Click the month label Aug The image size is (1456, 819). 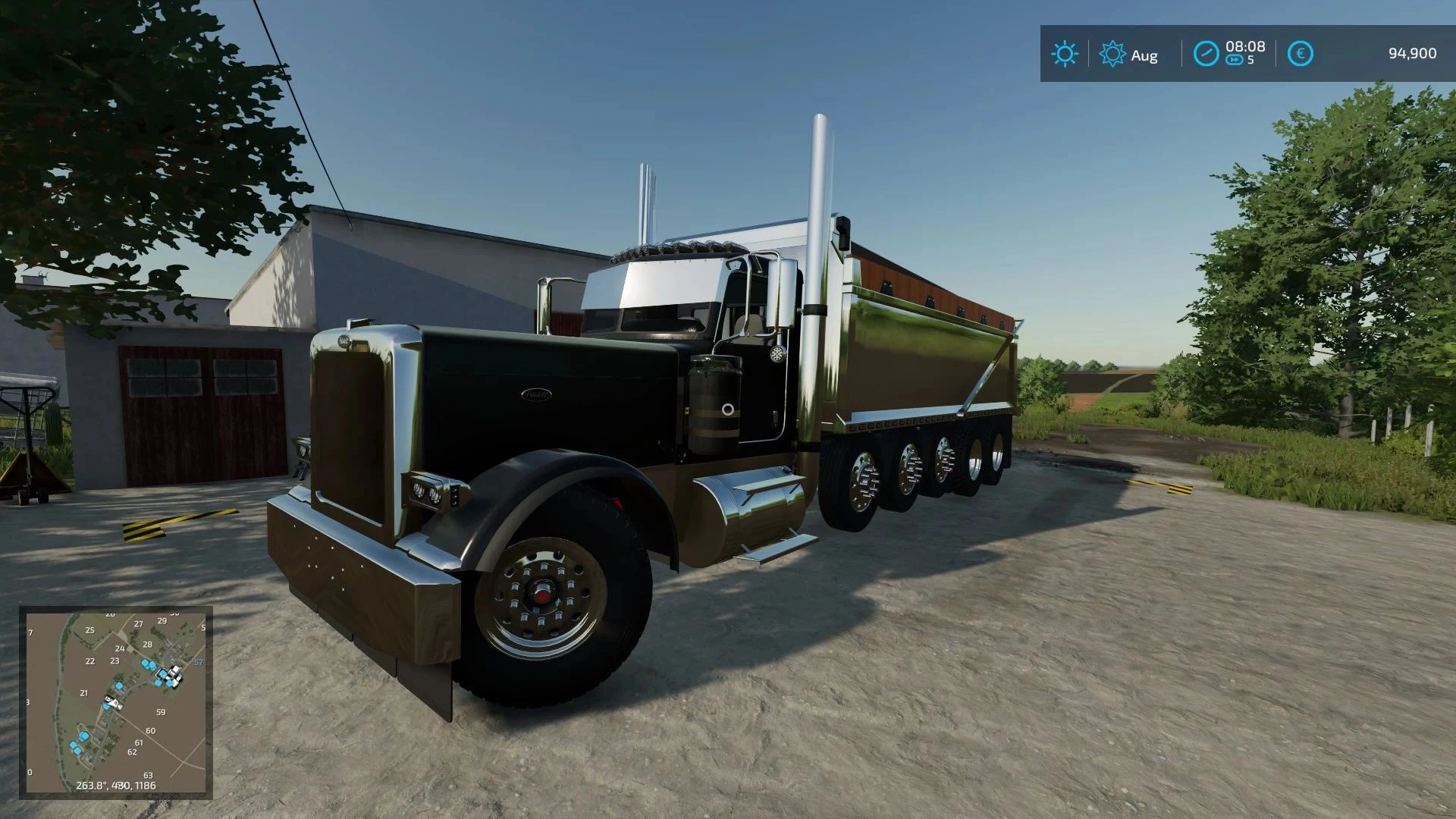click(x=1143, y=55)
